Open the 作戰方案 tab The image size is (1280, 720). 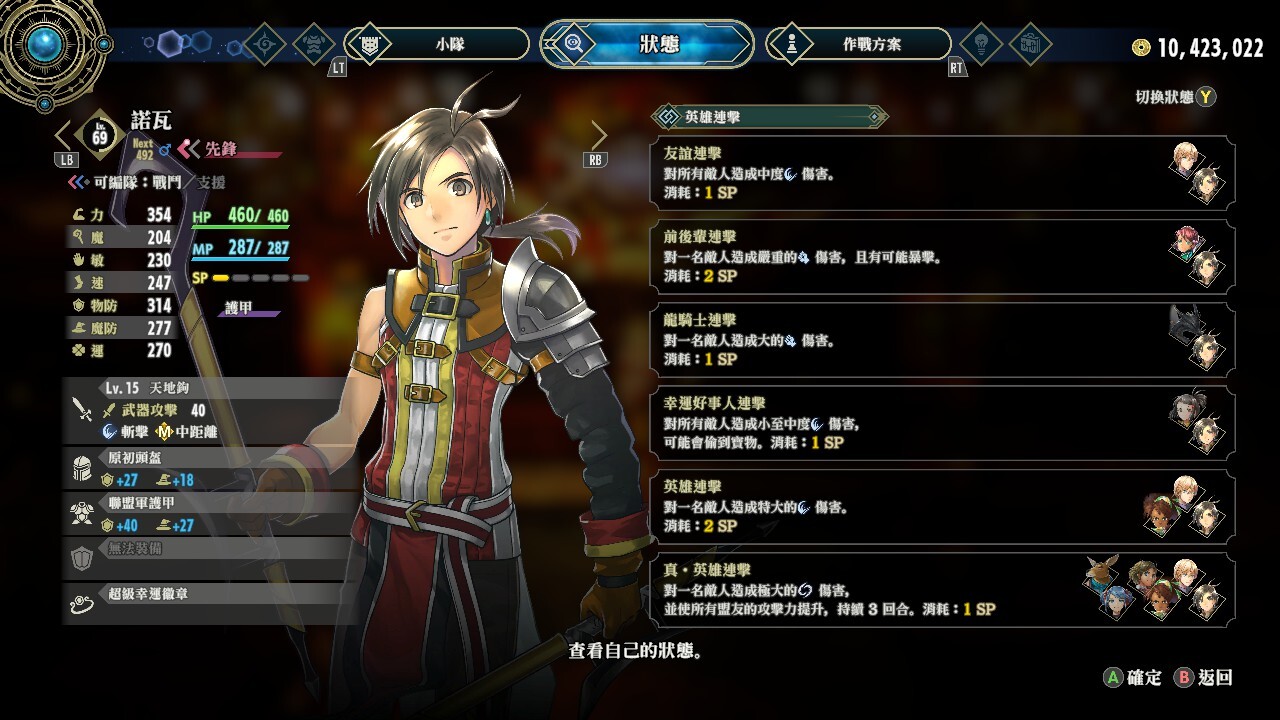(x=858, y=44)
